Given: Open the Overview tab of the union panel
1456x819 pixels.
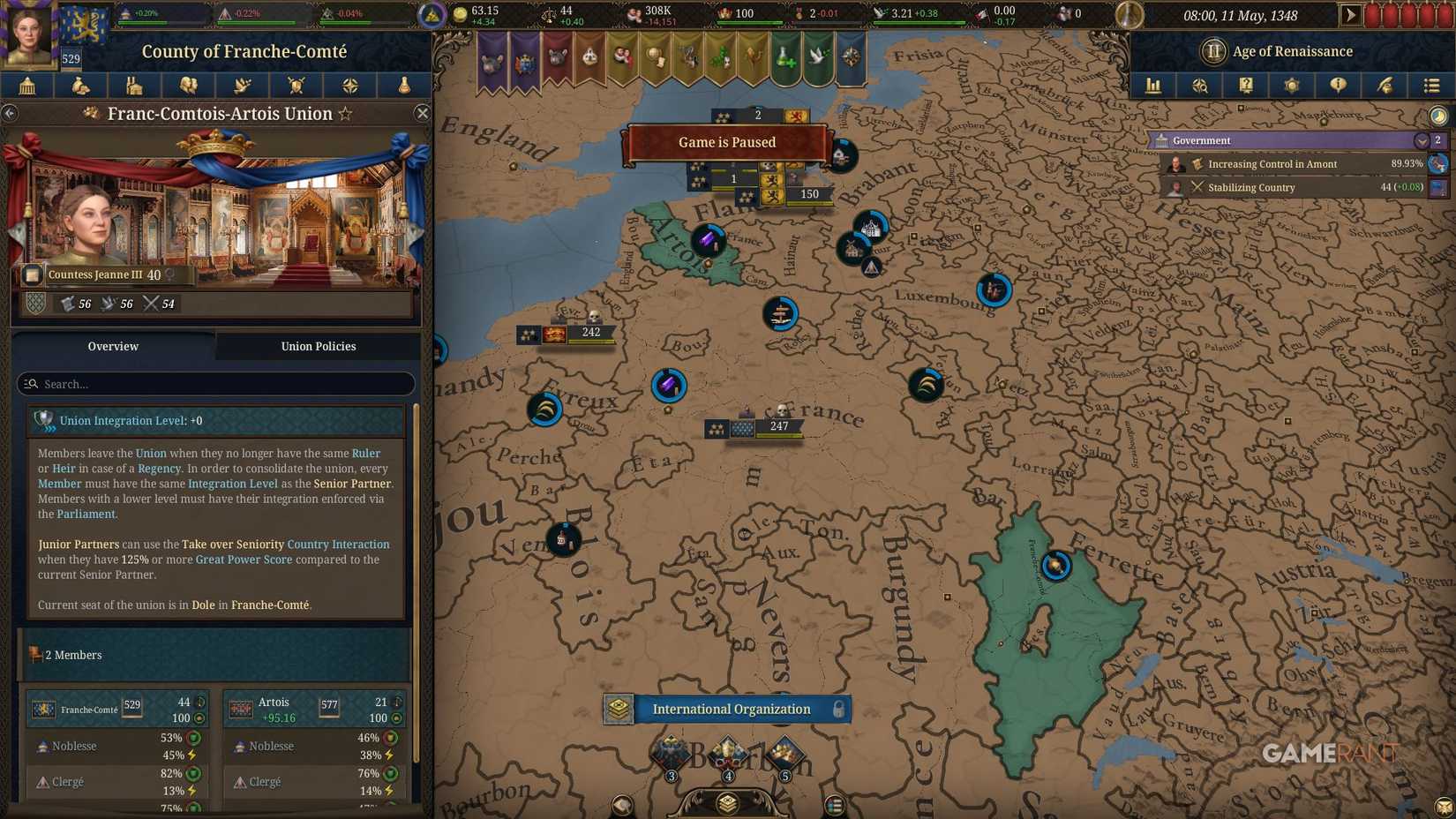Looking at the screenshot, I should click(113, 346).
